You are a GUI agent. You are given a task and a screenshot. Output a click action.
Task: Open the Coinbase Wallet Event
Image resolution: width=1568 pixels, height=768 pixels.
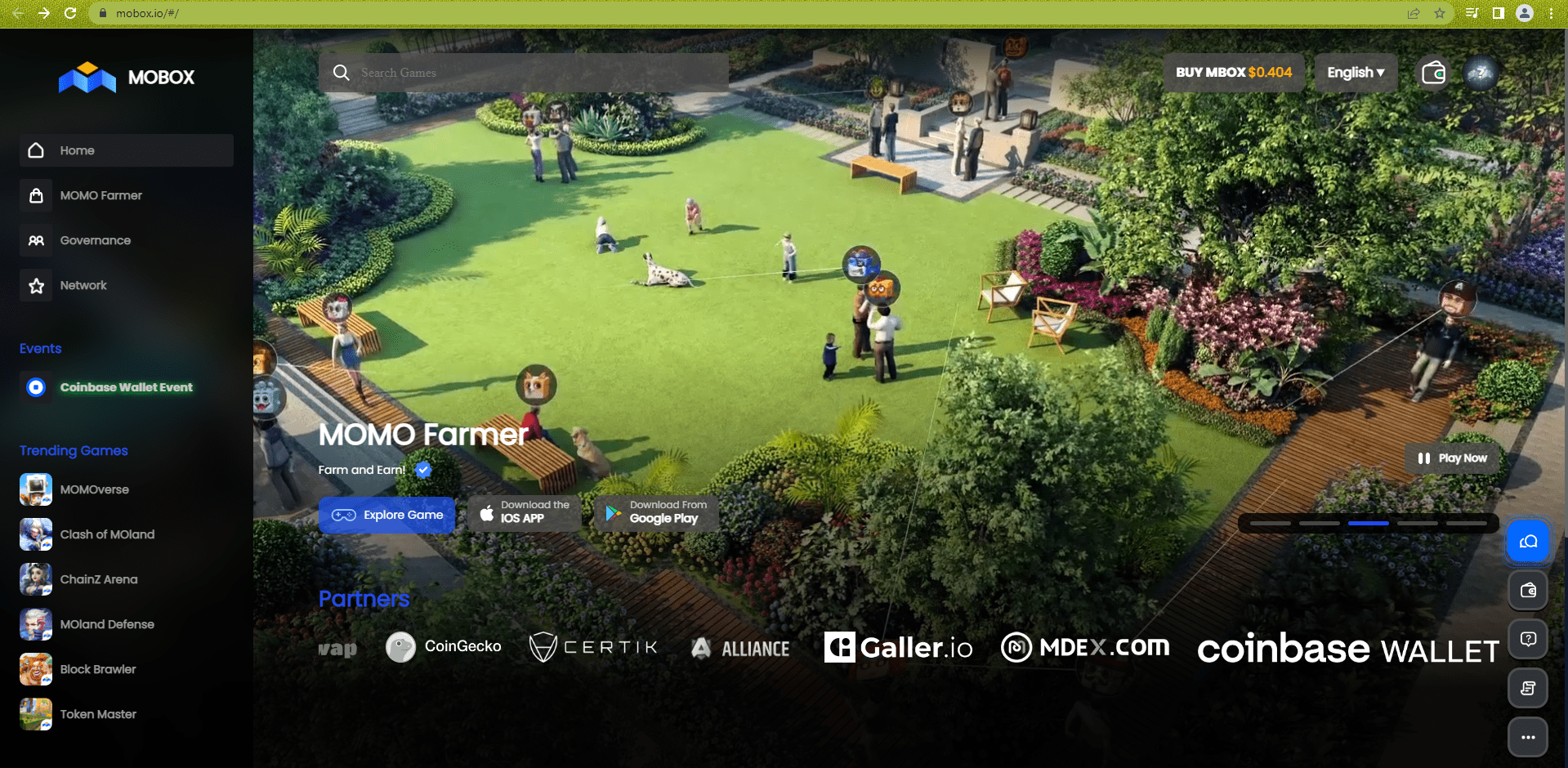point(126,387)
